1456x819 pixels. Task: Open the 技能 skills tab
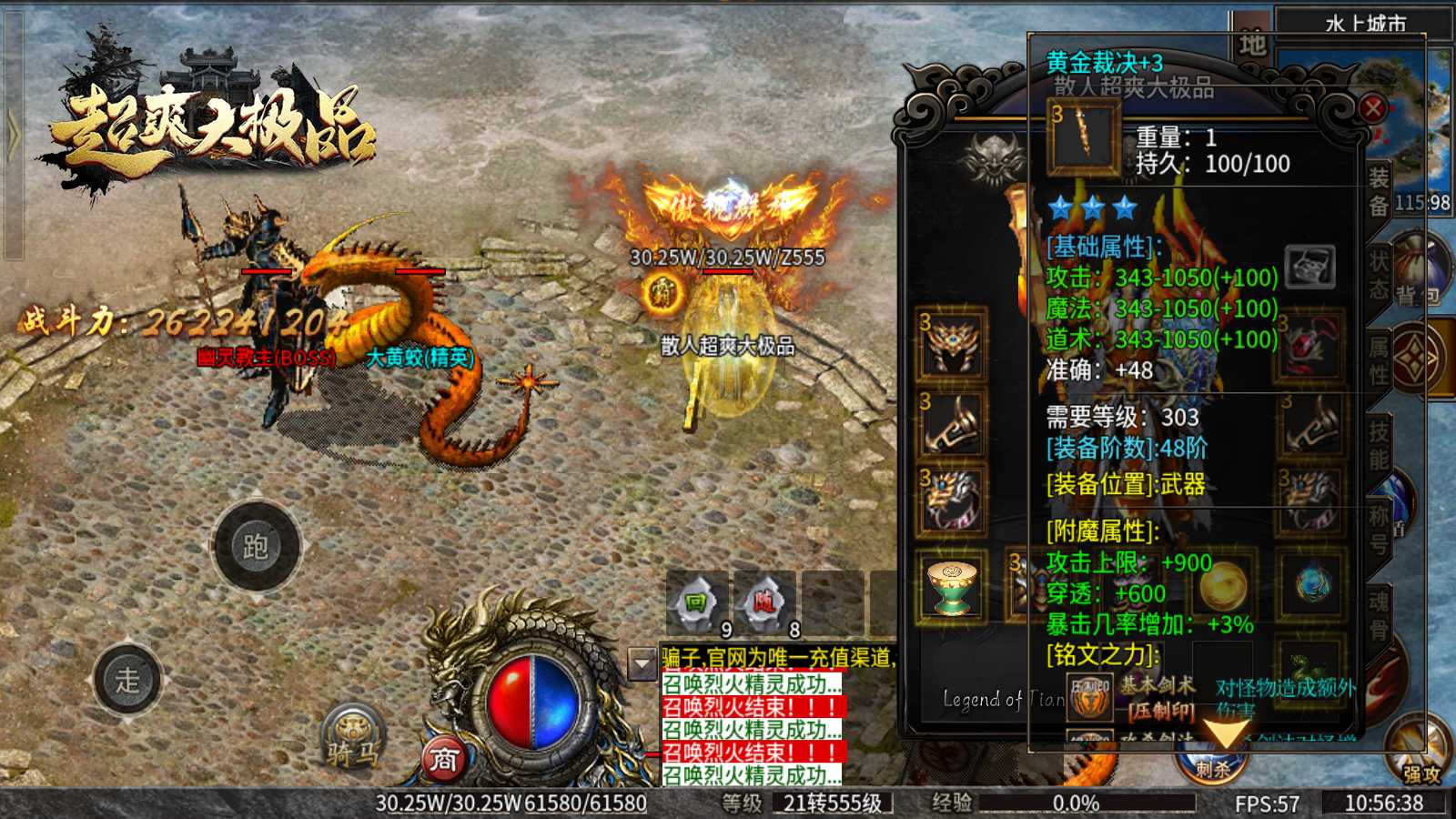coord(1379,444)
